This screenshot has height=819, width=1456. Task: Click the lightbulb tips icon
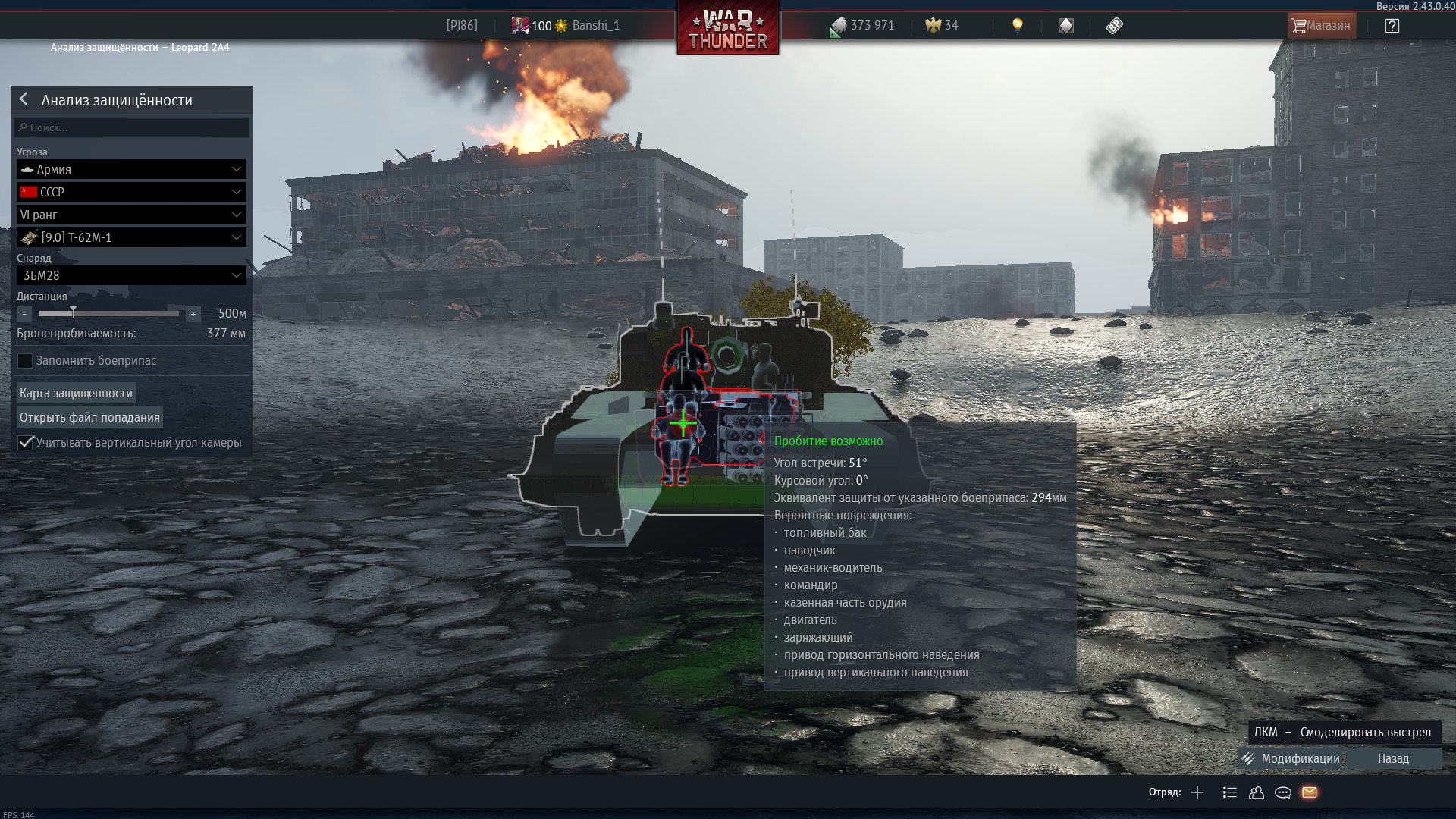click(1017, 25)
